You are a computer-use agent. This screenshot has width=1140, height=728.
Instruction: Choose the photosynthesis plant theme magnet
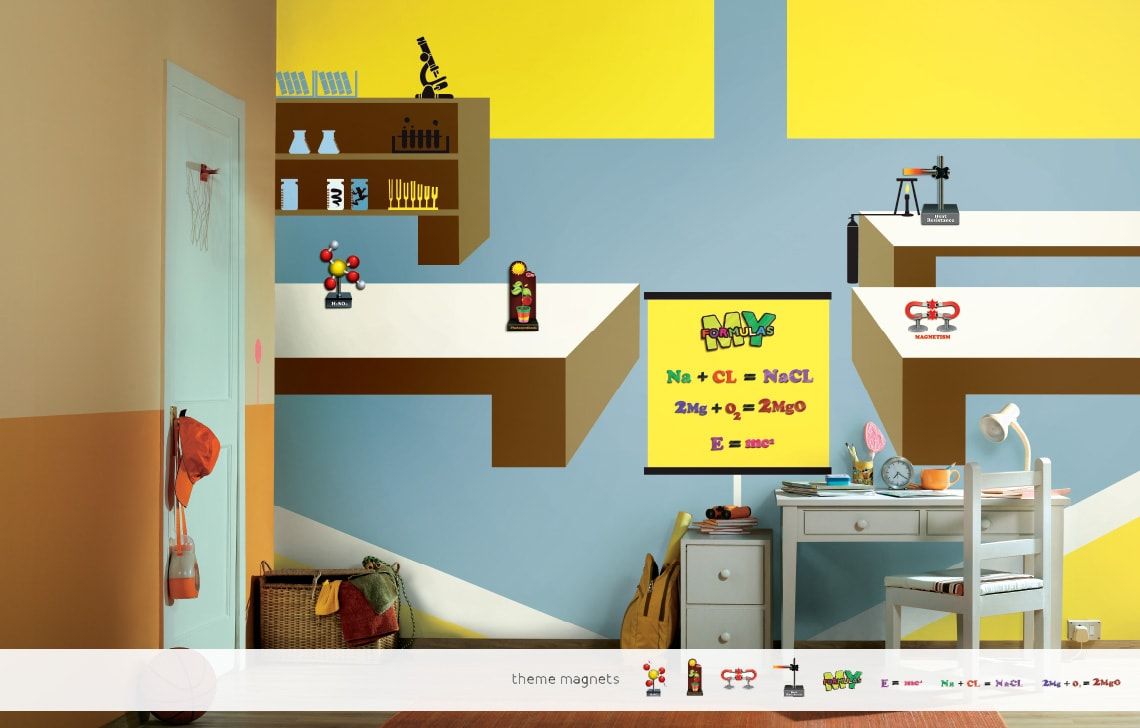point(694,679)
